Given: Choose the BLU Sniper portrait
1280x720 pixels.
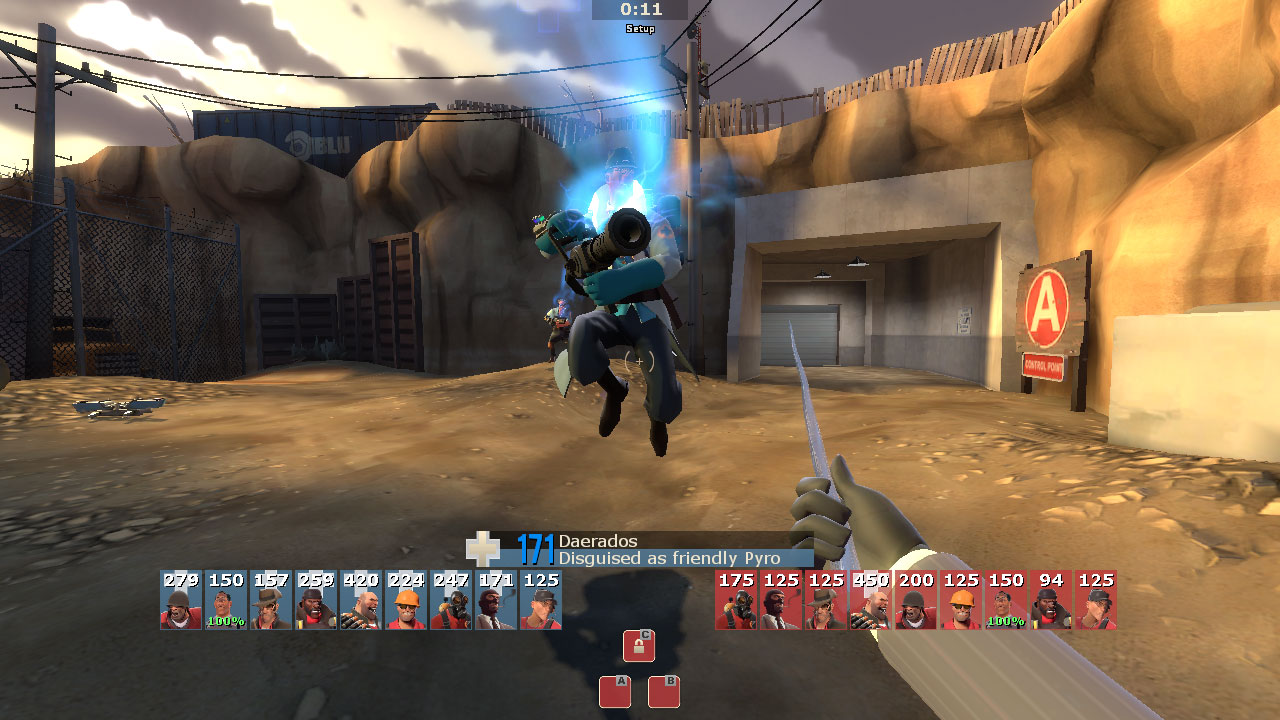Looking at the screenshot, I should [271, 600].
